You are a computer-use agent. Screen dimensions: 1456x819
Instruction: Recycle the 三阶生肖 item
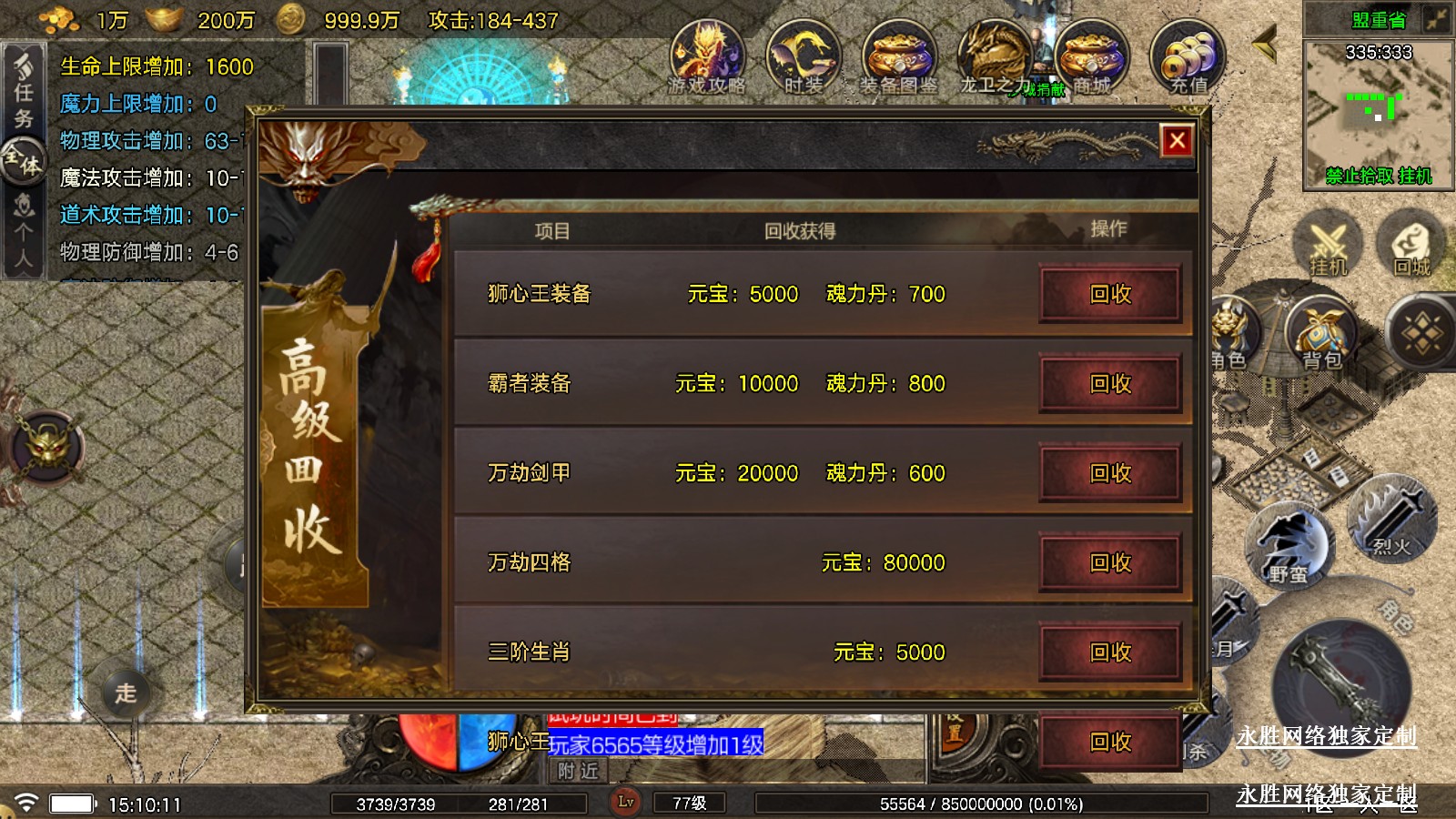coord(1110,652)
